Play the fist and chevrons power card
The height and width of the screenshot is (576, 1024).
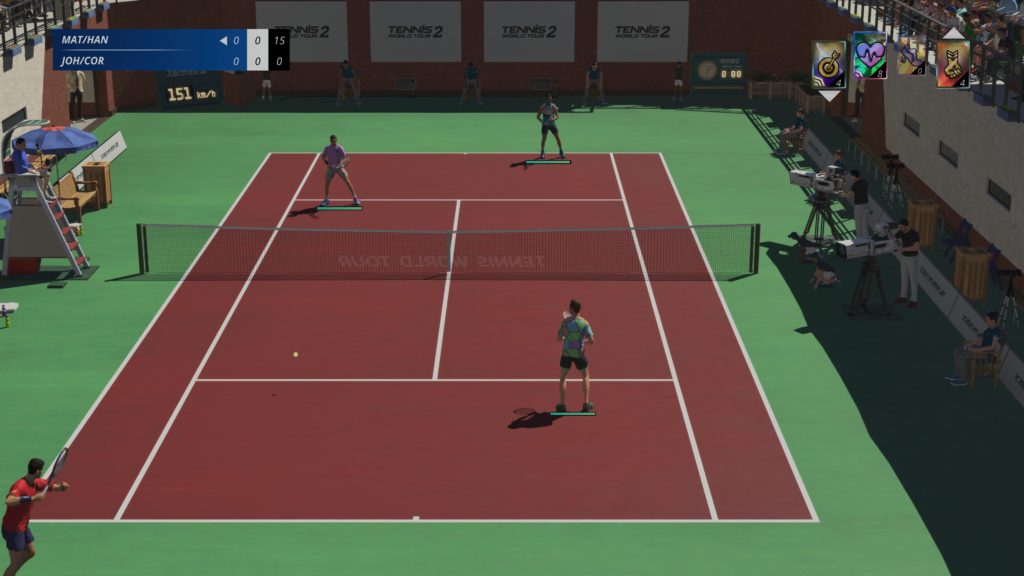click(x=952, y=64)
